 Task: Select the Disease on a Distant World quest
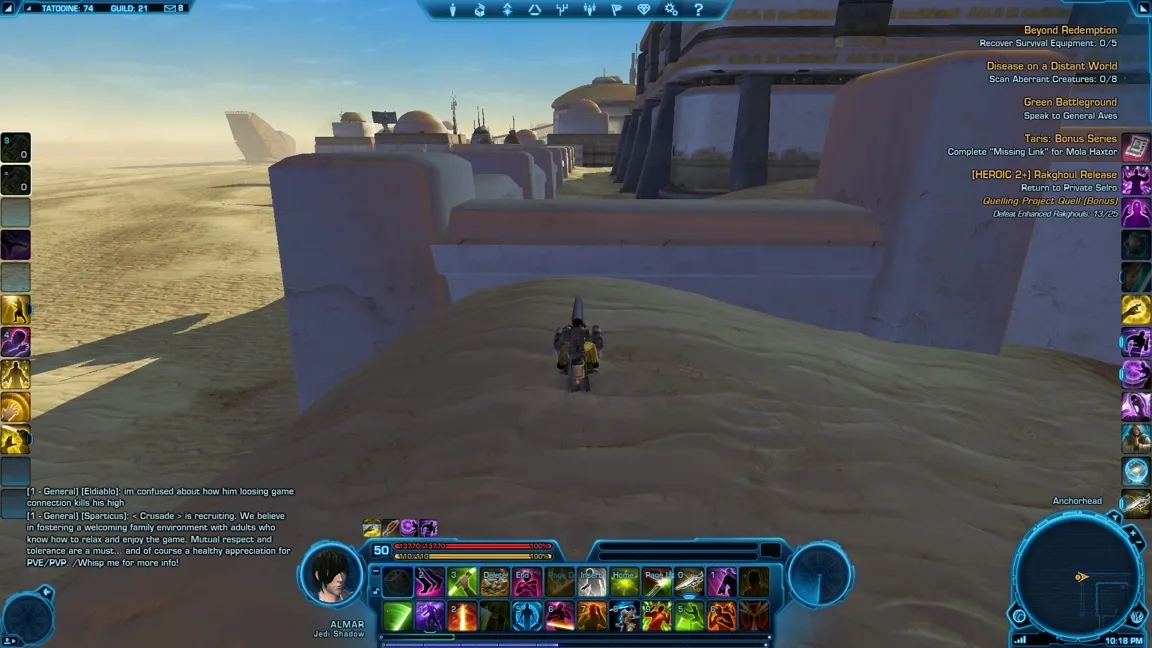[1051, 66]
